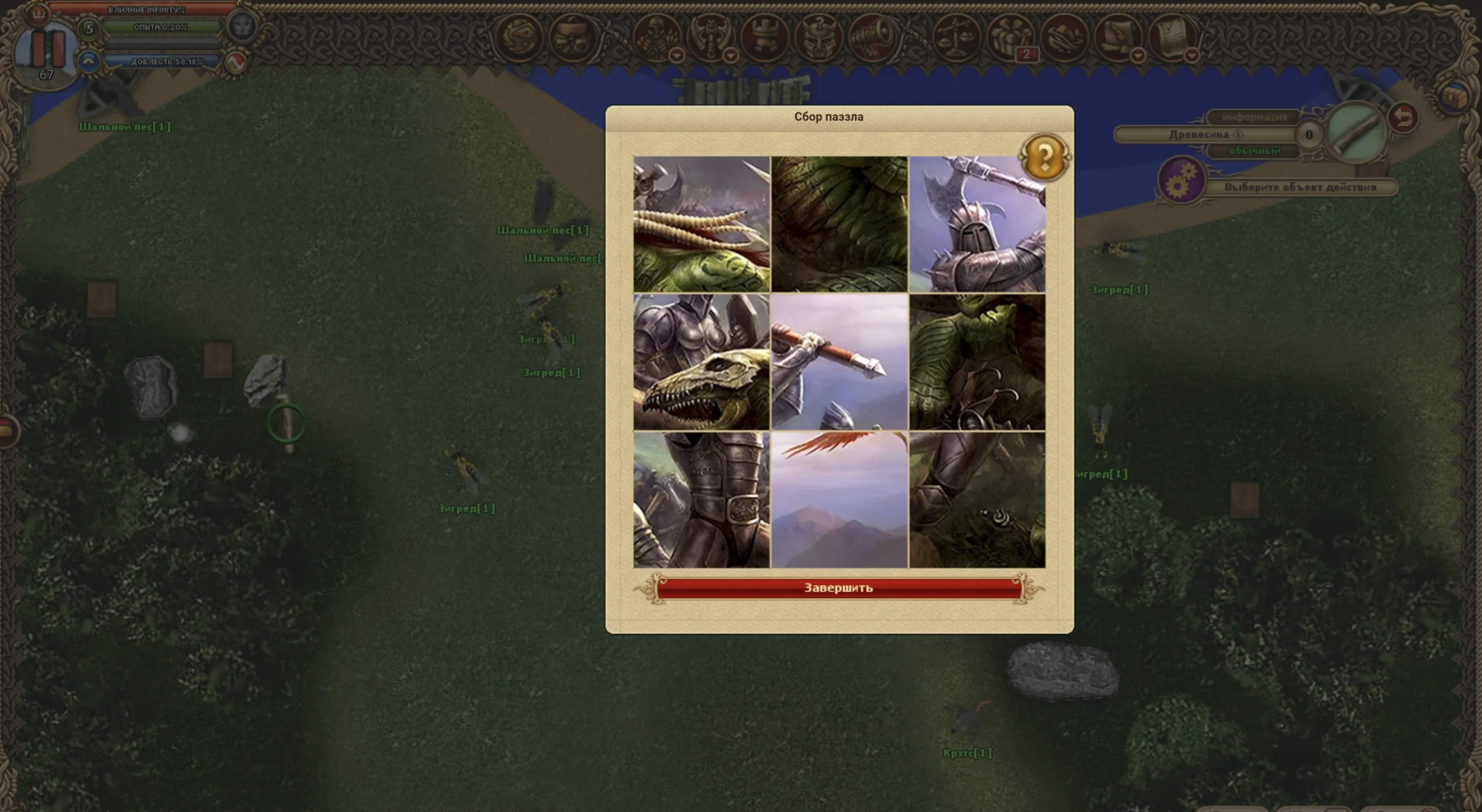Open the balance scales trade icon

956,36
